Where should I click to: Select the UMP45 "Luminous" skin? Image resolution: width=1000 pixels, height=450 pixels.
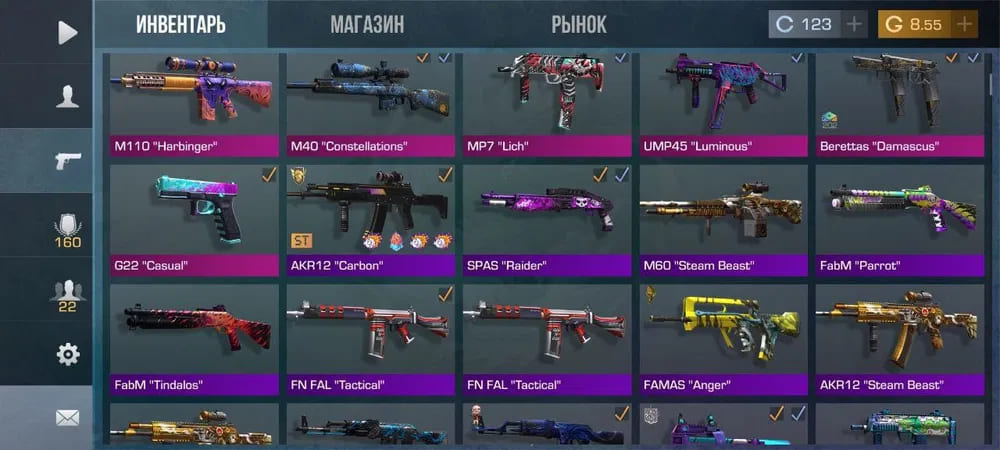[x=723, y=105]
